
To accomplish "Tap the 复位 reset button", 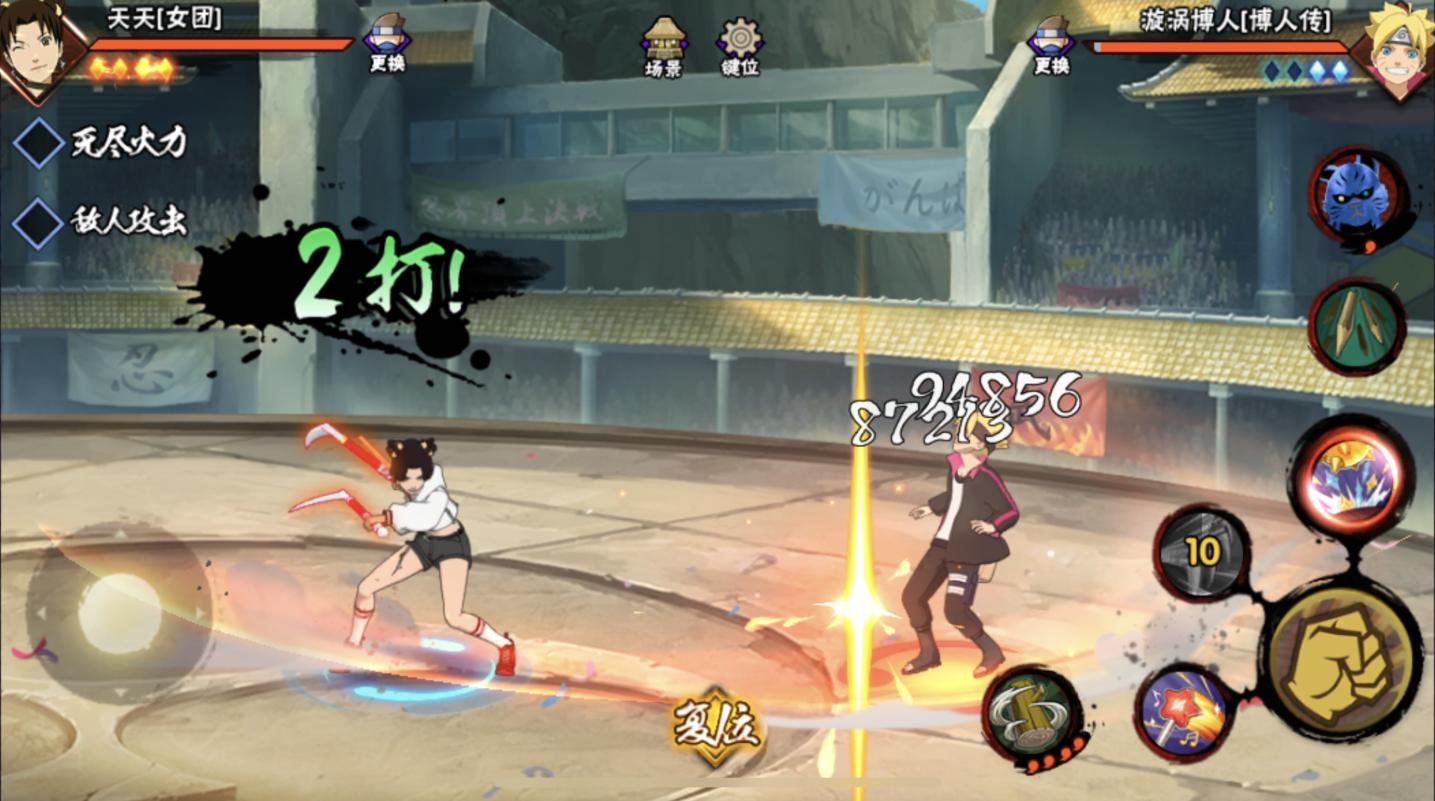I will (717, 726).
